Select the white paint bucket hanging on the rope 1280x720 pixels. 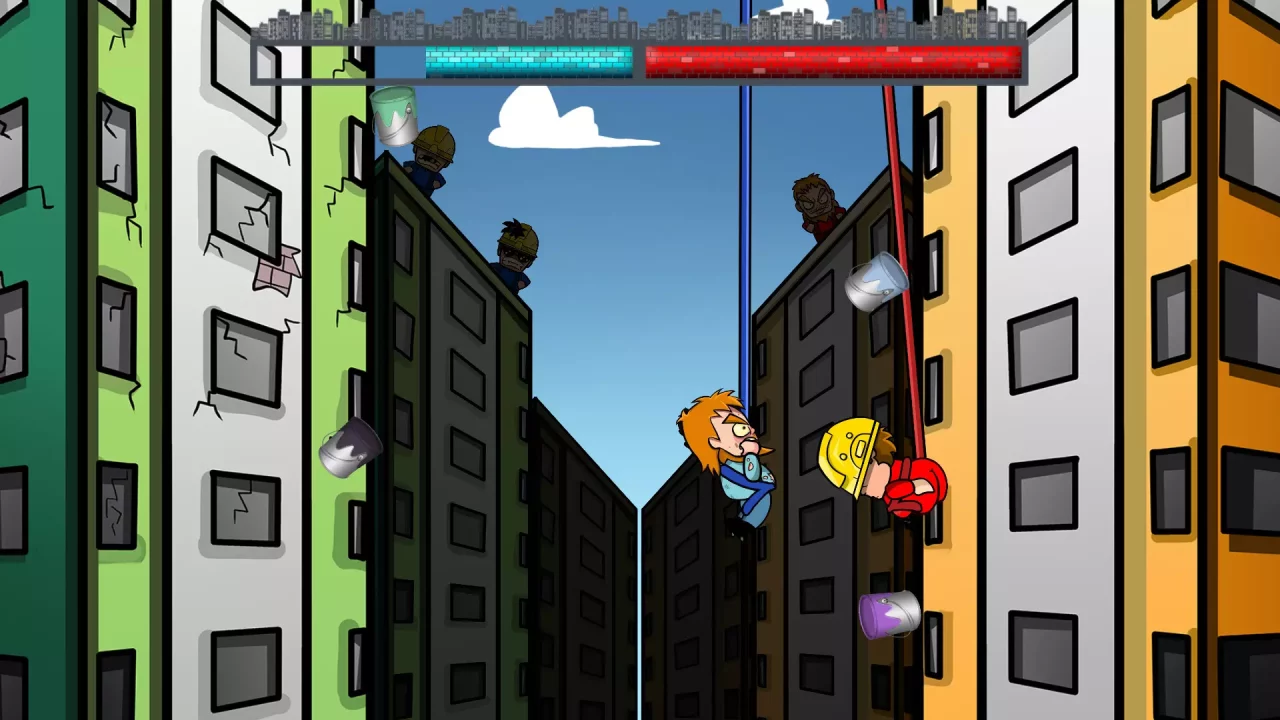pos(875,285)
